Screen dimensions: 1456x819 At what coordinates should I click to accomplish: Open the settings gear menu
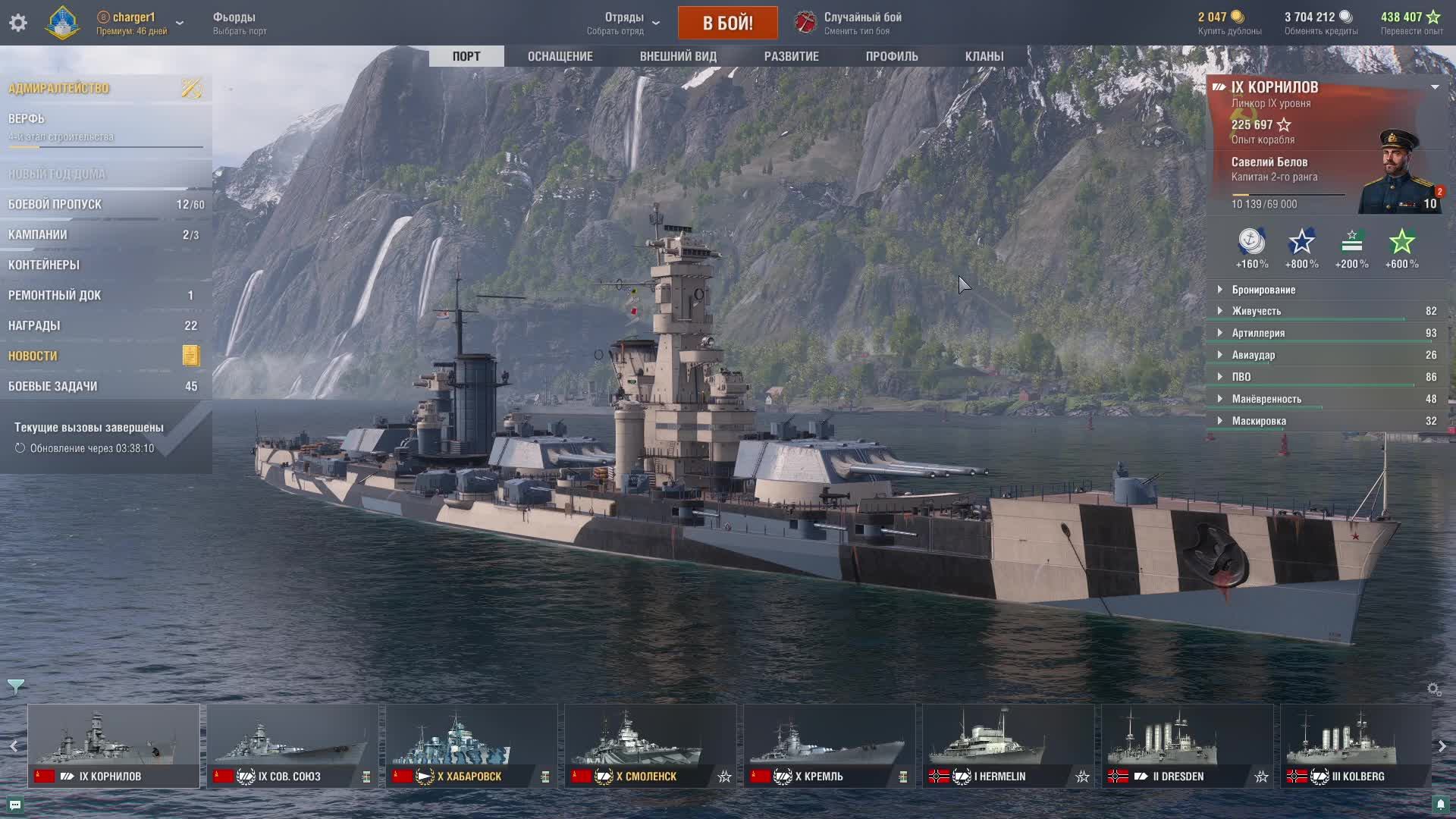click(18, 23)
